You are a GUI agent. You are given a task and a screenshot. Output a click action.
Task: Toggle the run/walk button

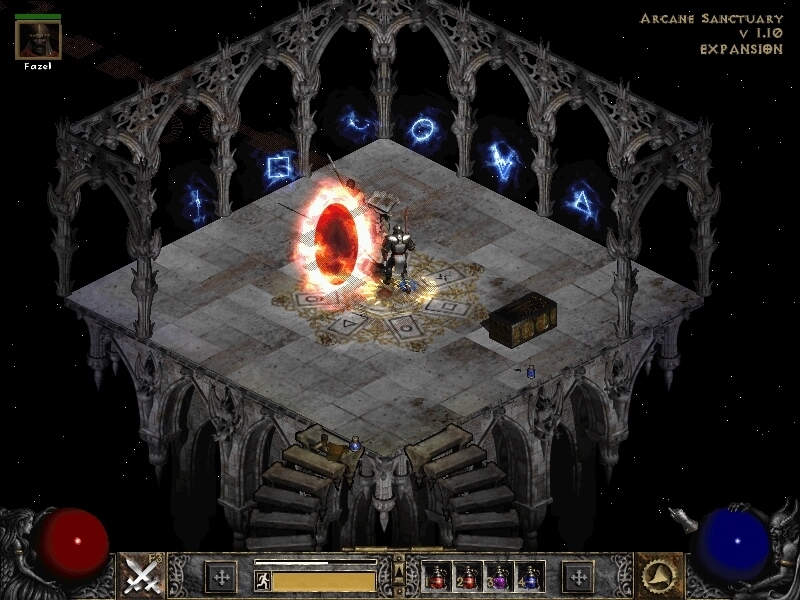point(263,579)
